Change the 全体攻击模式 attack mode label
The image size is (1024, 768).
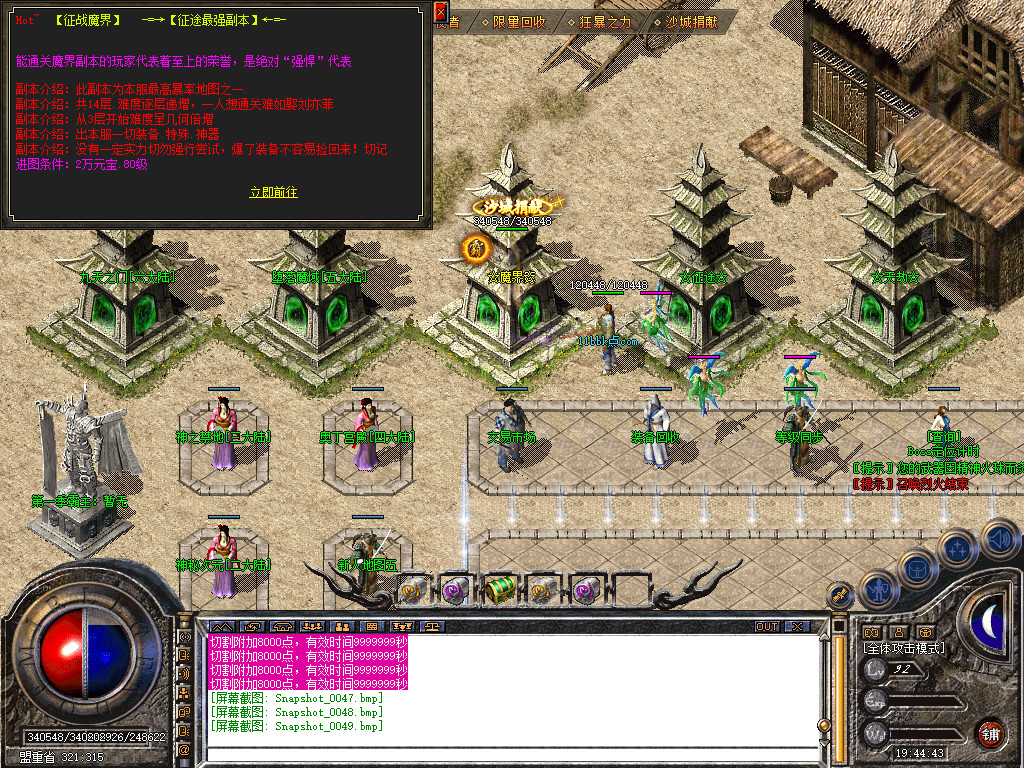point(904,648)
